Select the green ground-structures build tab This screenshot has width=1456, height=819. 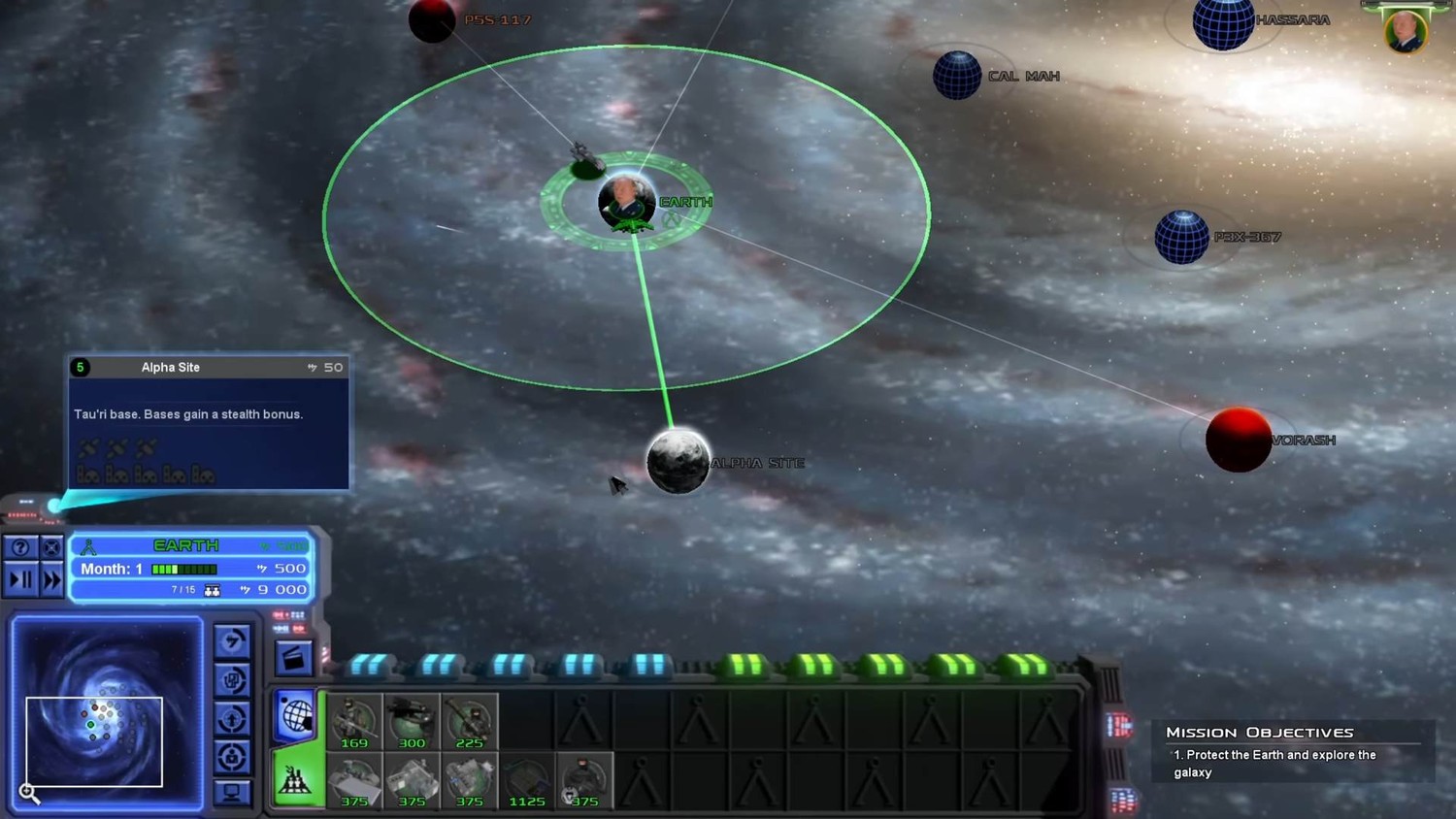(x=295, y=778)
